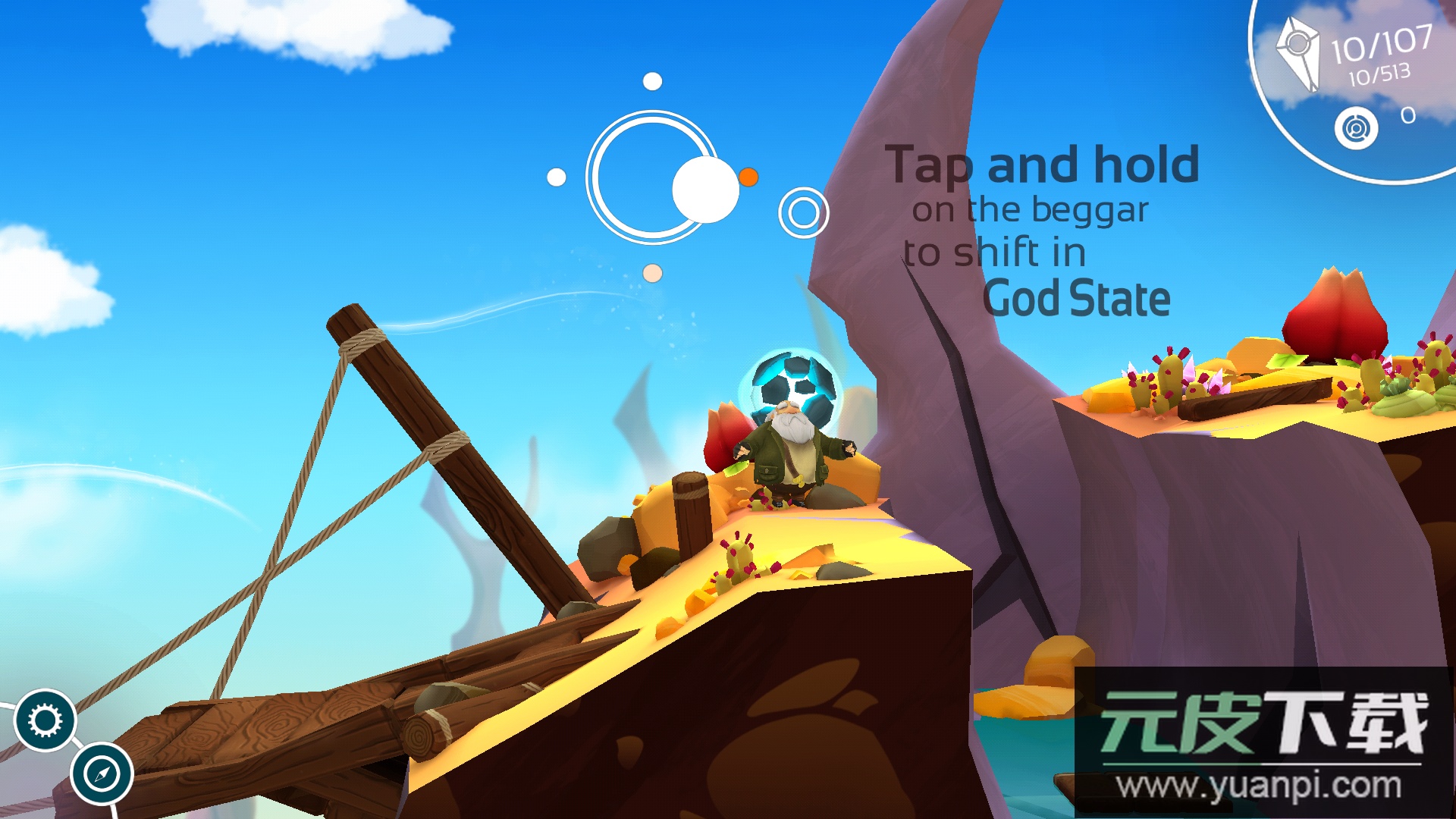Open the gear settings menu

(45, 720)
